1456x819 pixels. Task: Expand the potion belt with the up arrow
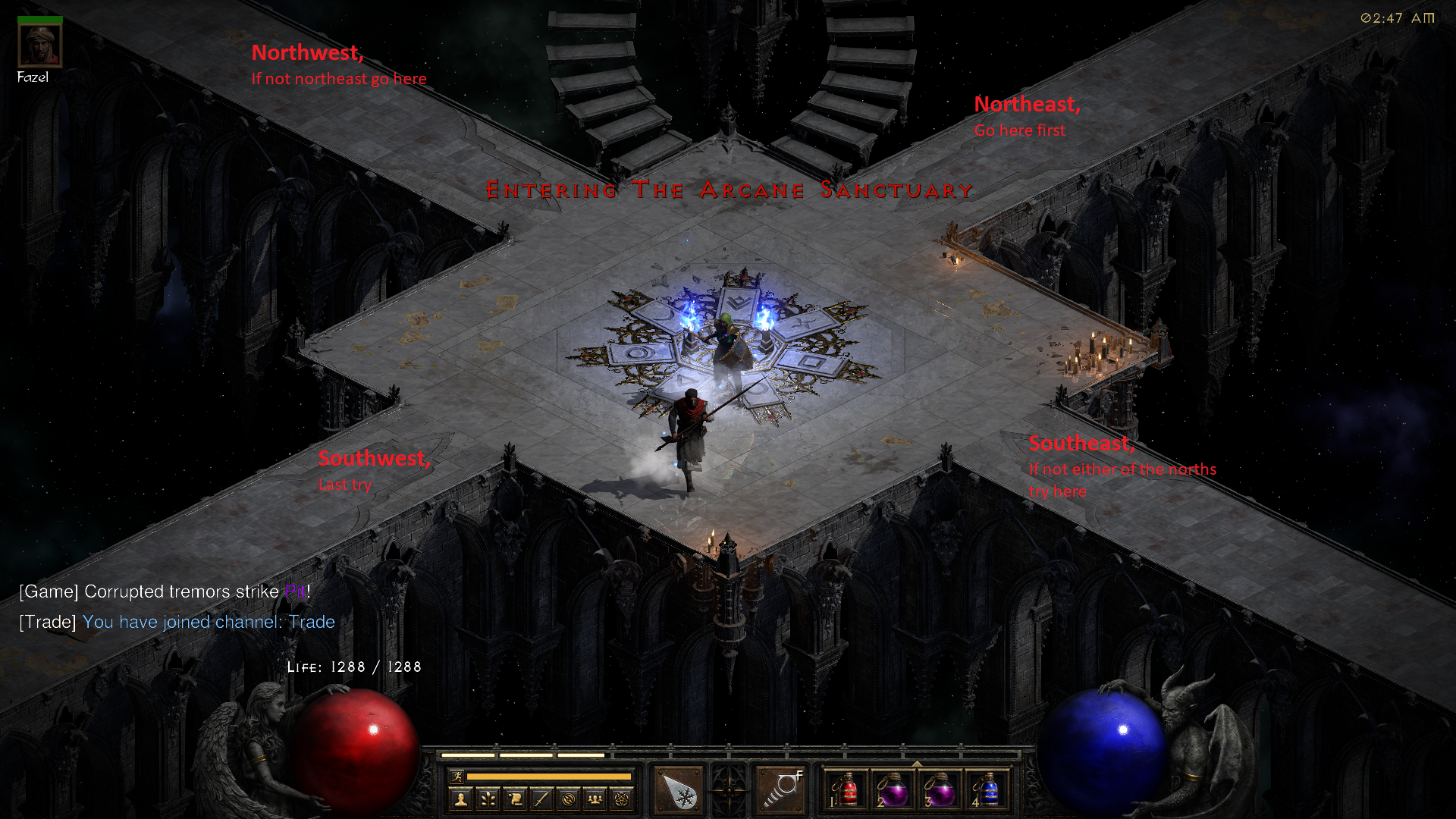coord(917,764)
